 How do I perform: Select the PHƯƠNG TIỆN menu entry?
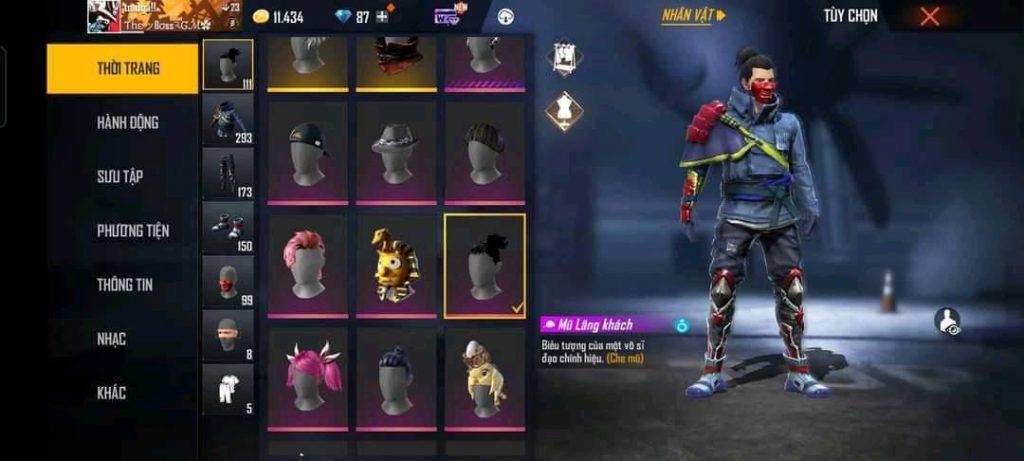click(x=132, y=230)
